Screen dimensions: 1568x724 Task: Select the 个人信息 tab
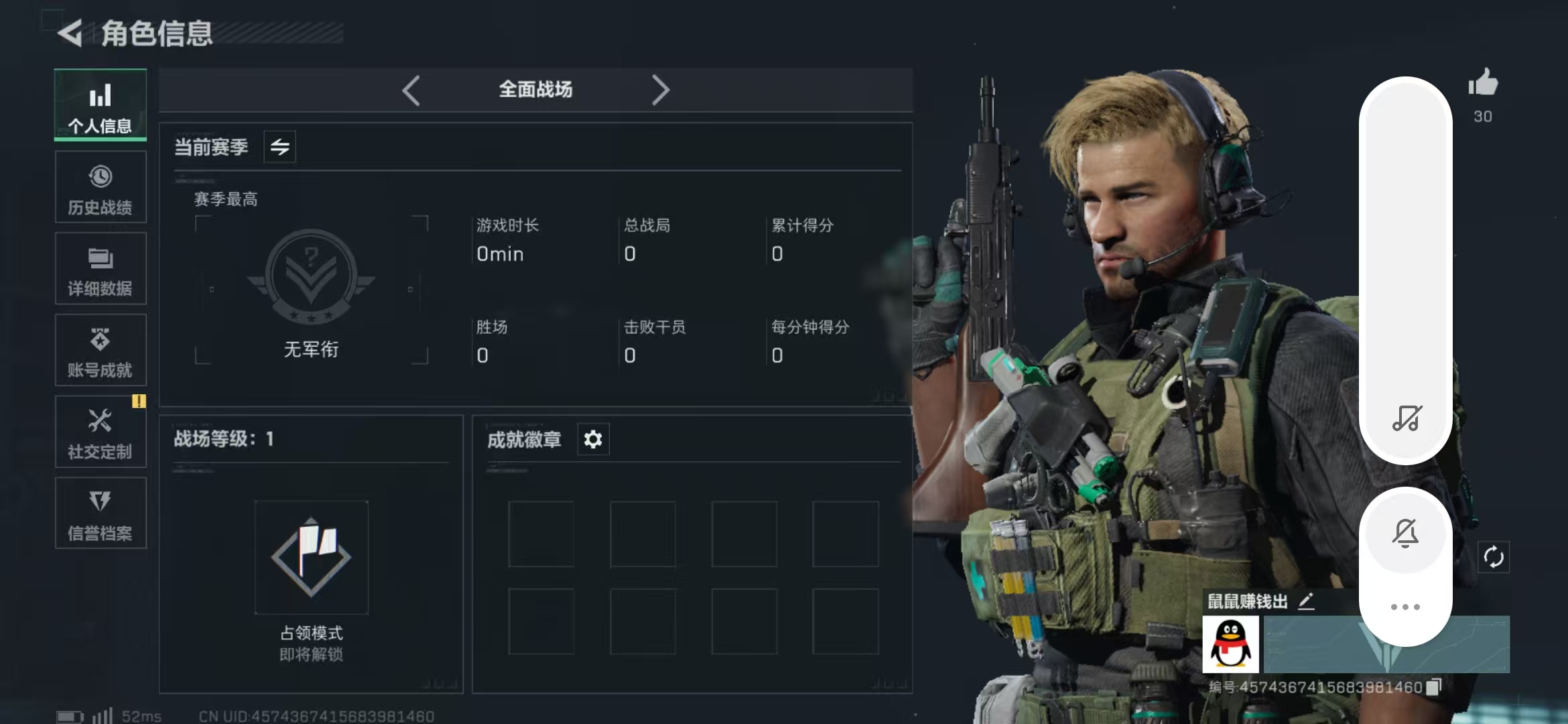[x=101, y=105]
